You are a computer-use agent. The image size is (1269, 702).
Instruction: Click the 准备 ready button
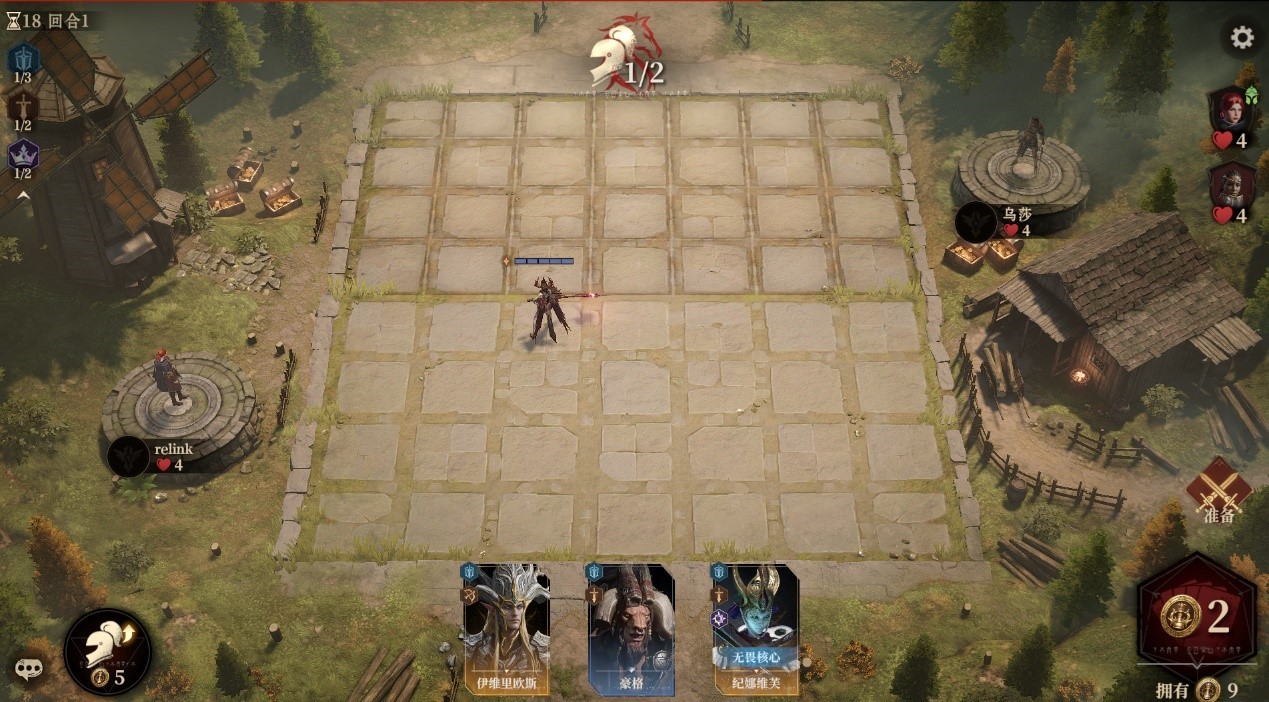[x=1219, y=492]
